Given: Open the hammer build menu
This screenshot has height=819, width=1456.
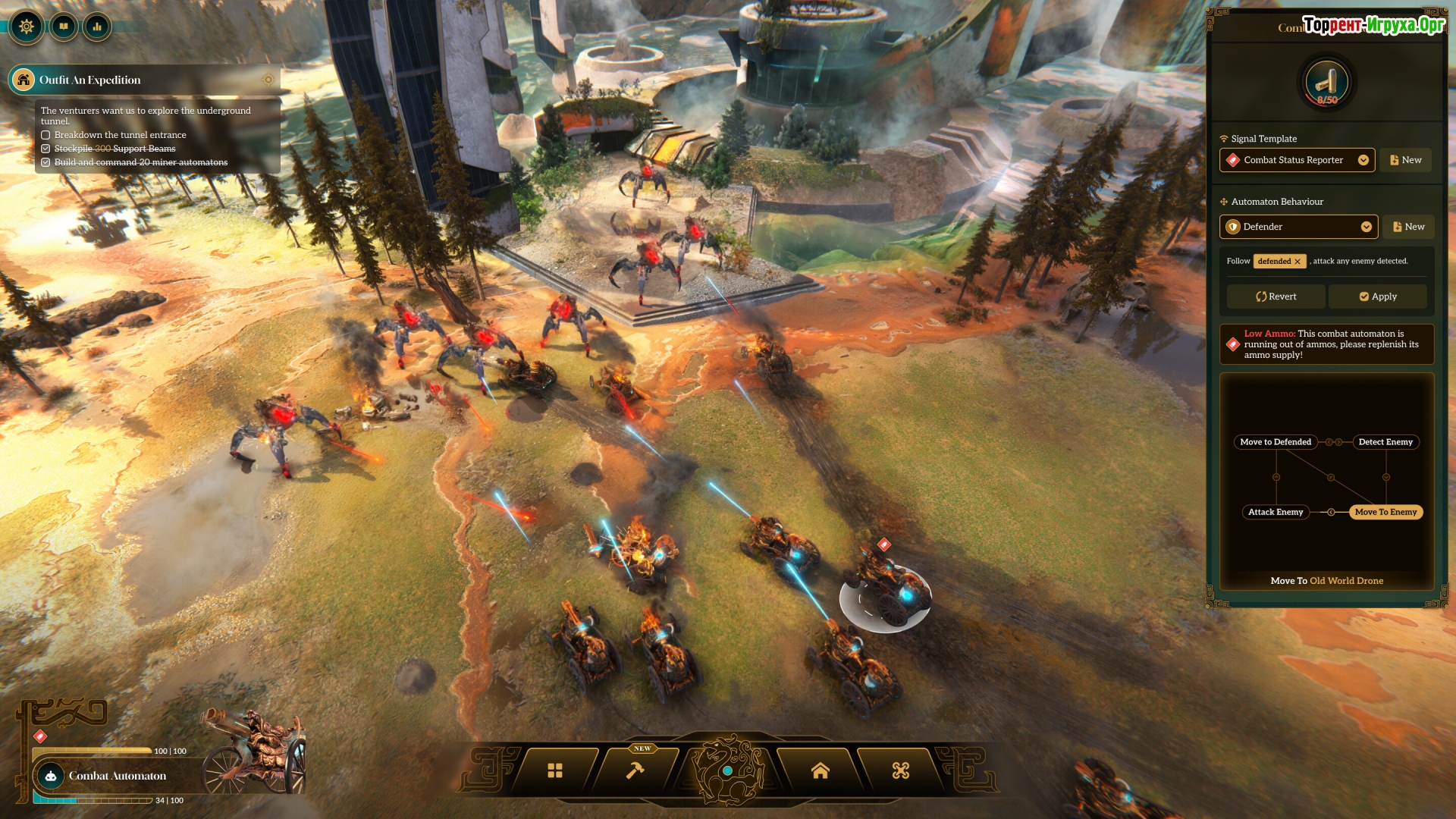Looking at the screenshot, I should [x=635, y=771].
